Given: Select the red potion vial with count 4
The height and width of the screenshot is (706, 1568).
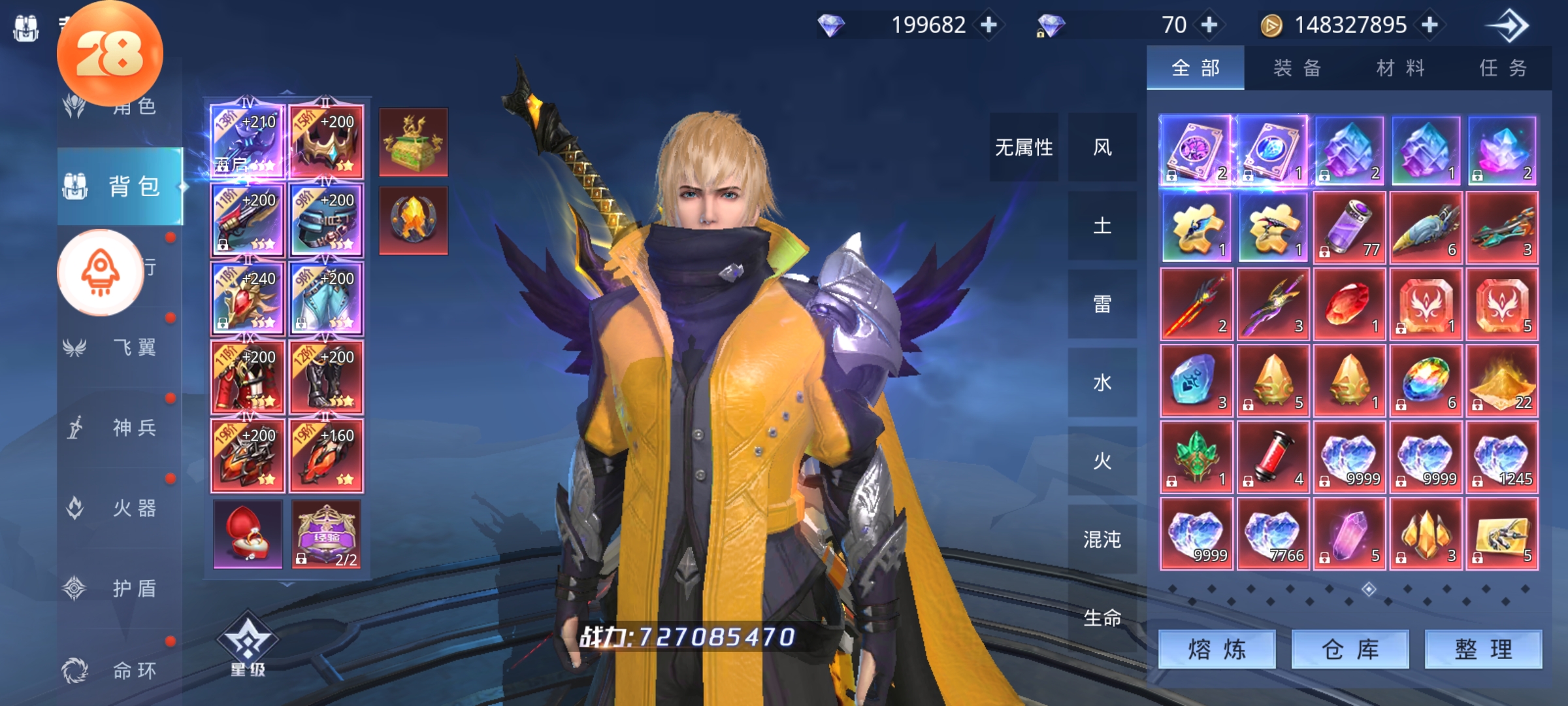Looking at the screenshot, I should (1272, 457).
